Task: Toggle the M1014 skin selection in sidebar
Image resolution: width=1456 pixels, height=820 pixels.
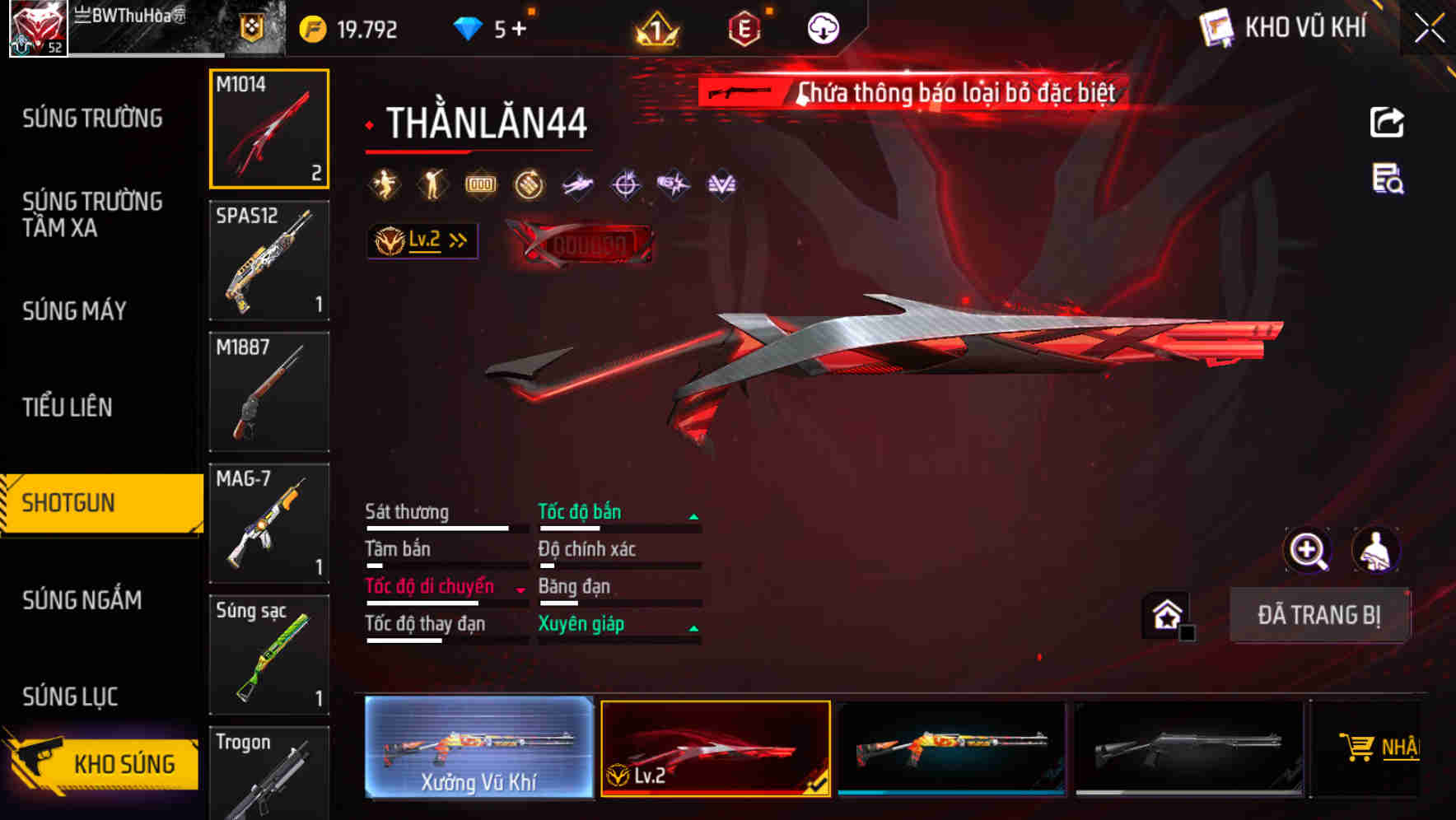Action: point(269,128)
